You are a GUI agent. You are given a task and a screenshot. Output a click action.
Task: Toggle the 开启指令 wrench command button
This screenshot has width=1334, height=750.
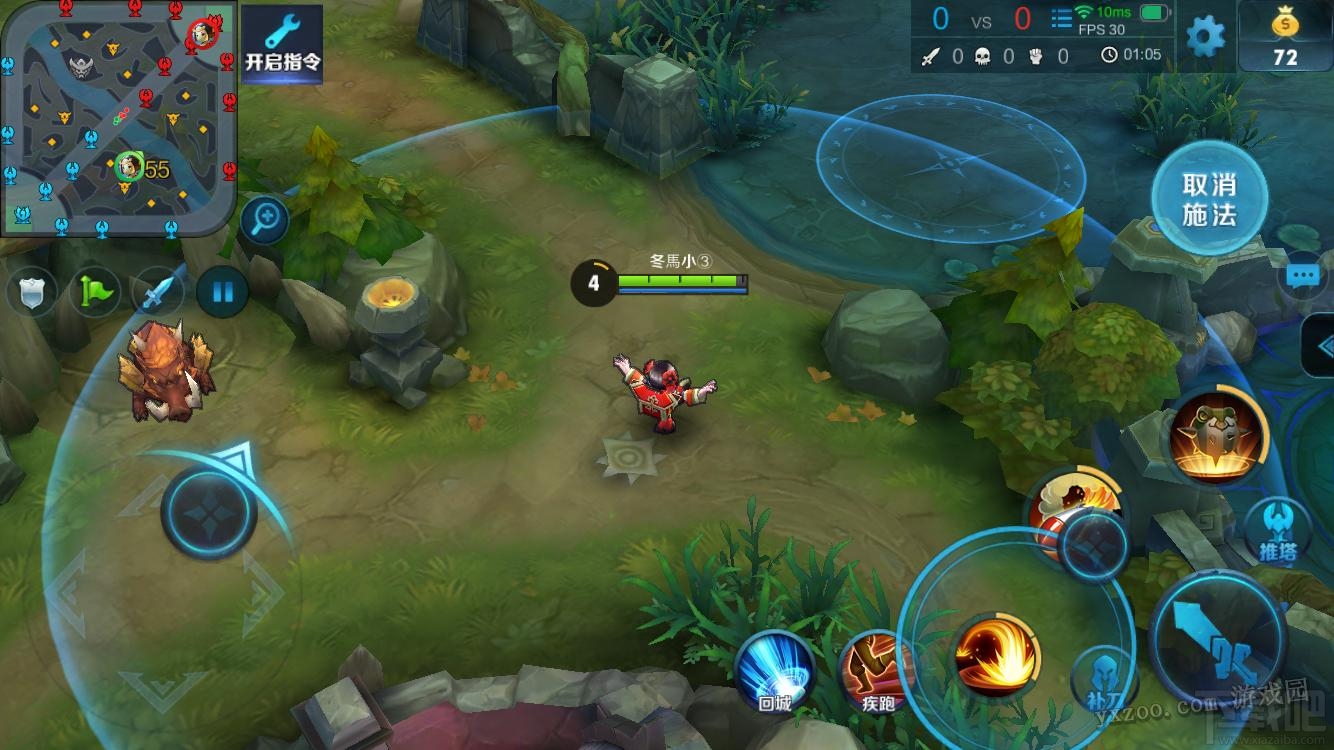pos(283,44)
